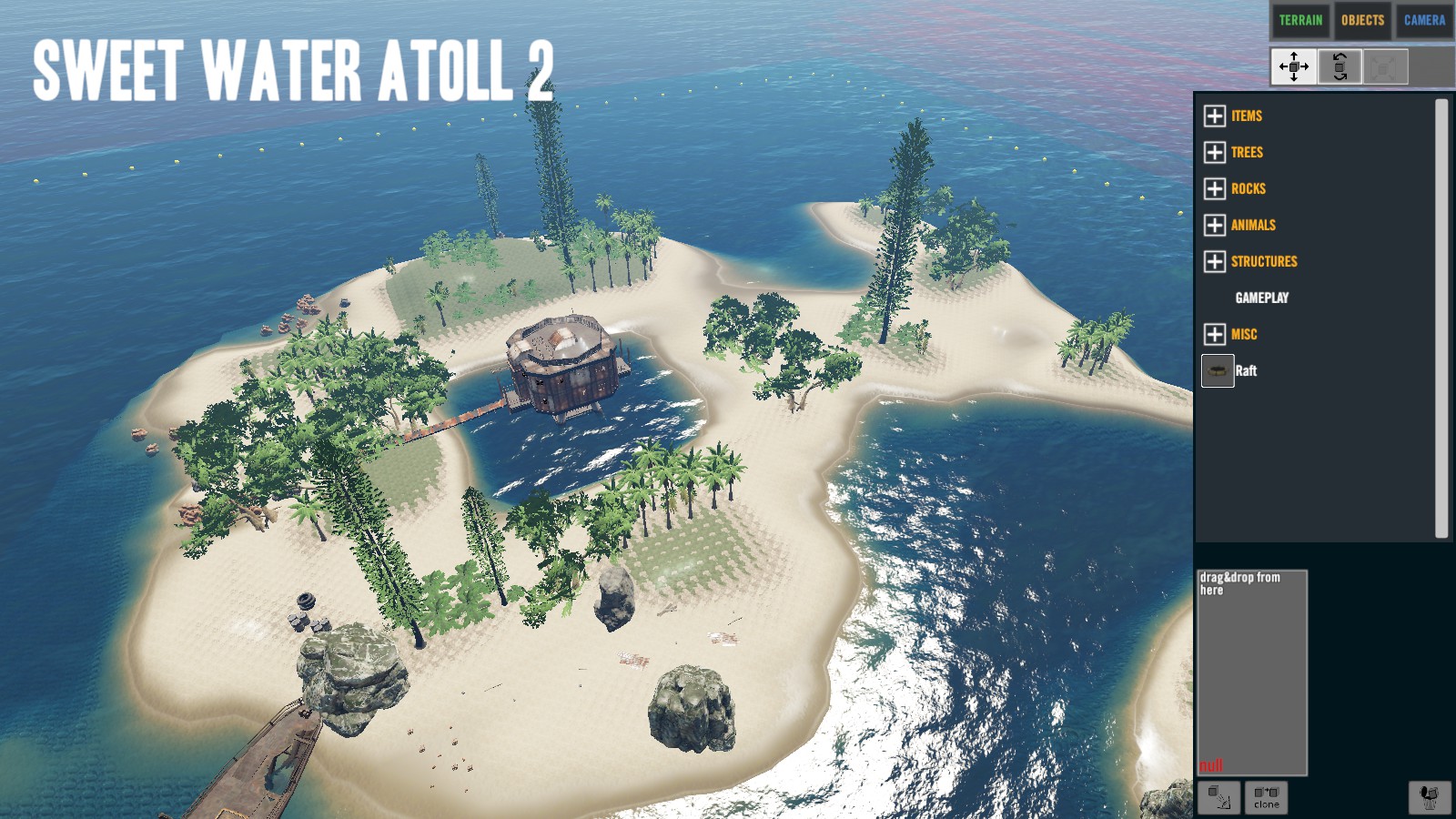Choose the rotate object tool
This screenshot has height=819, width=1456.
(x=1340, y=66)
